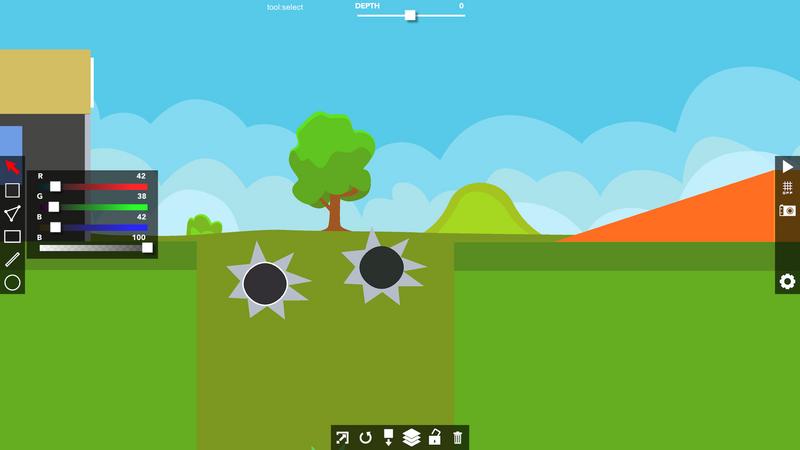Start the level with the play button
800x450 pixels.
[x=787, y=166]
